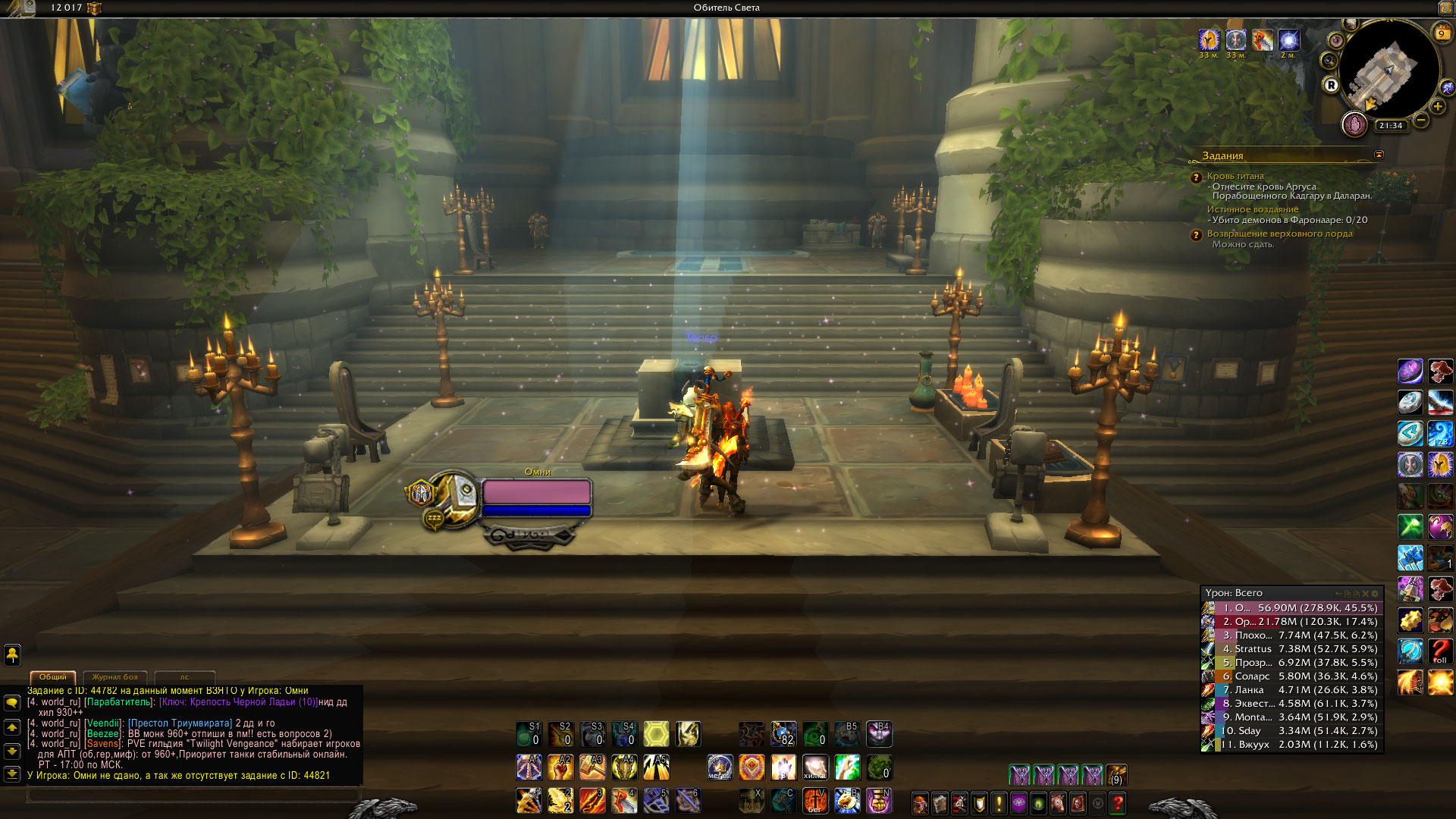Open damage meter settings gear

[1376, 593]
